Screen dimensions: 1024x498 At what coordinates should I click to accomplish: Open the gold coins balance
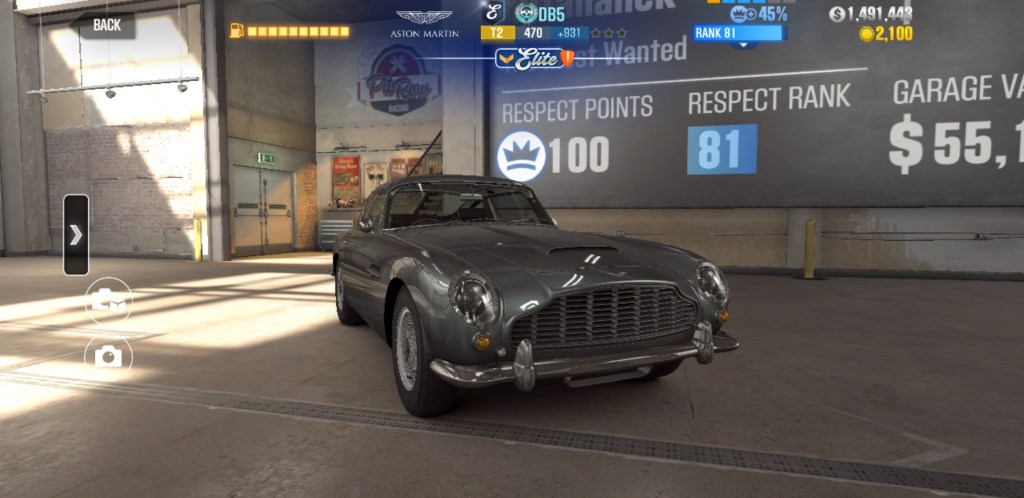(x=885, y=34)
